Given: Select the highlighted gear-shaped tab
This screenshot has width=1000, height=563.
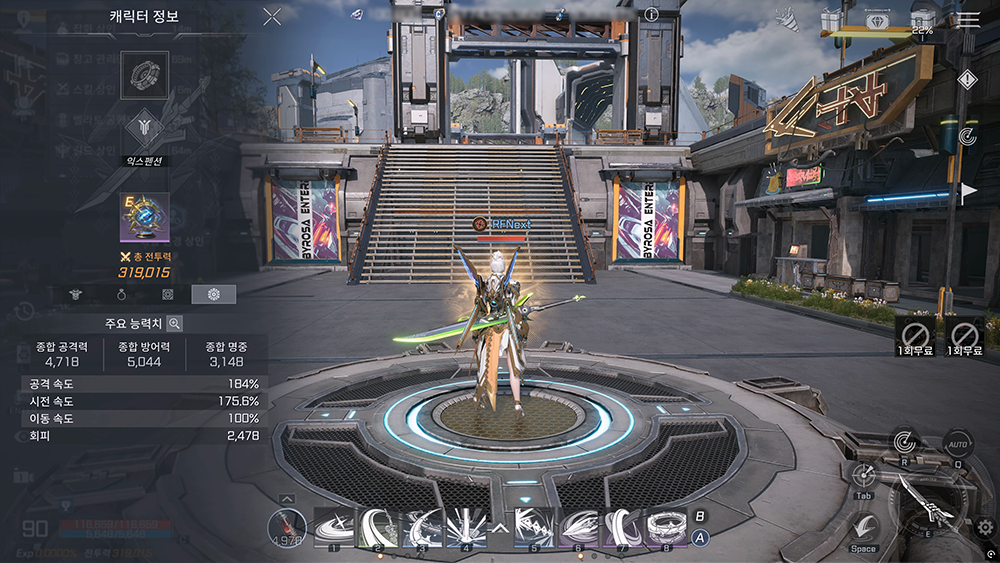Looking at the screenshot, I should pos(213,294).
